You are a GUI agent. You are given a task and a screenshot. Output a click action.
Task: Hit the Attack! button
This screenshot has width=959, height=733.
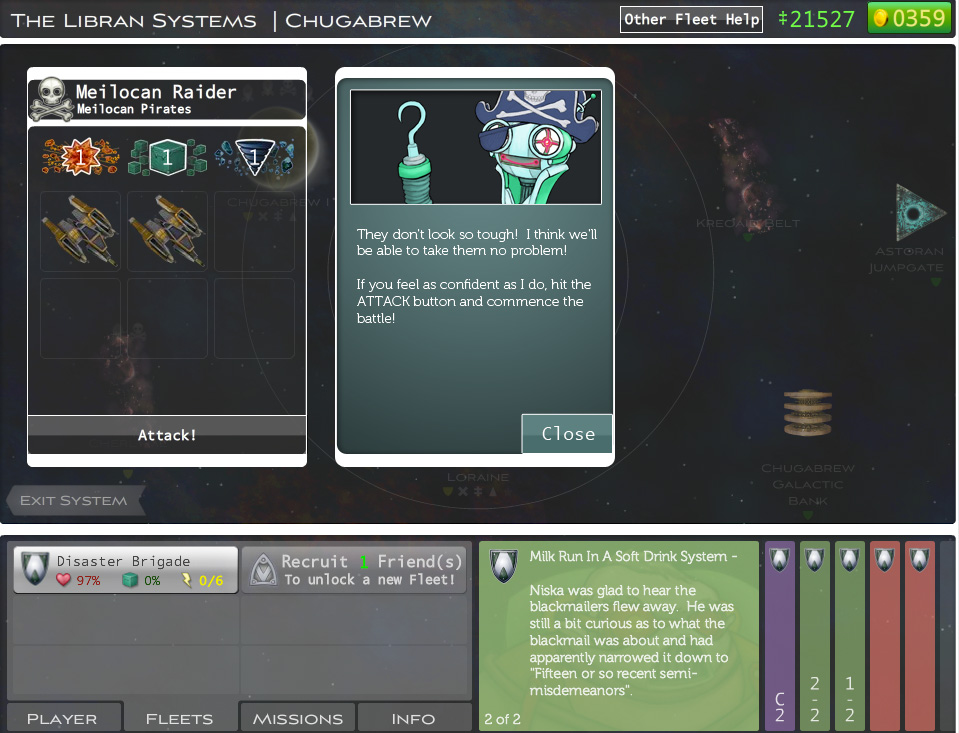(x=167, y=436)
